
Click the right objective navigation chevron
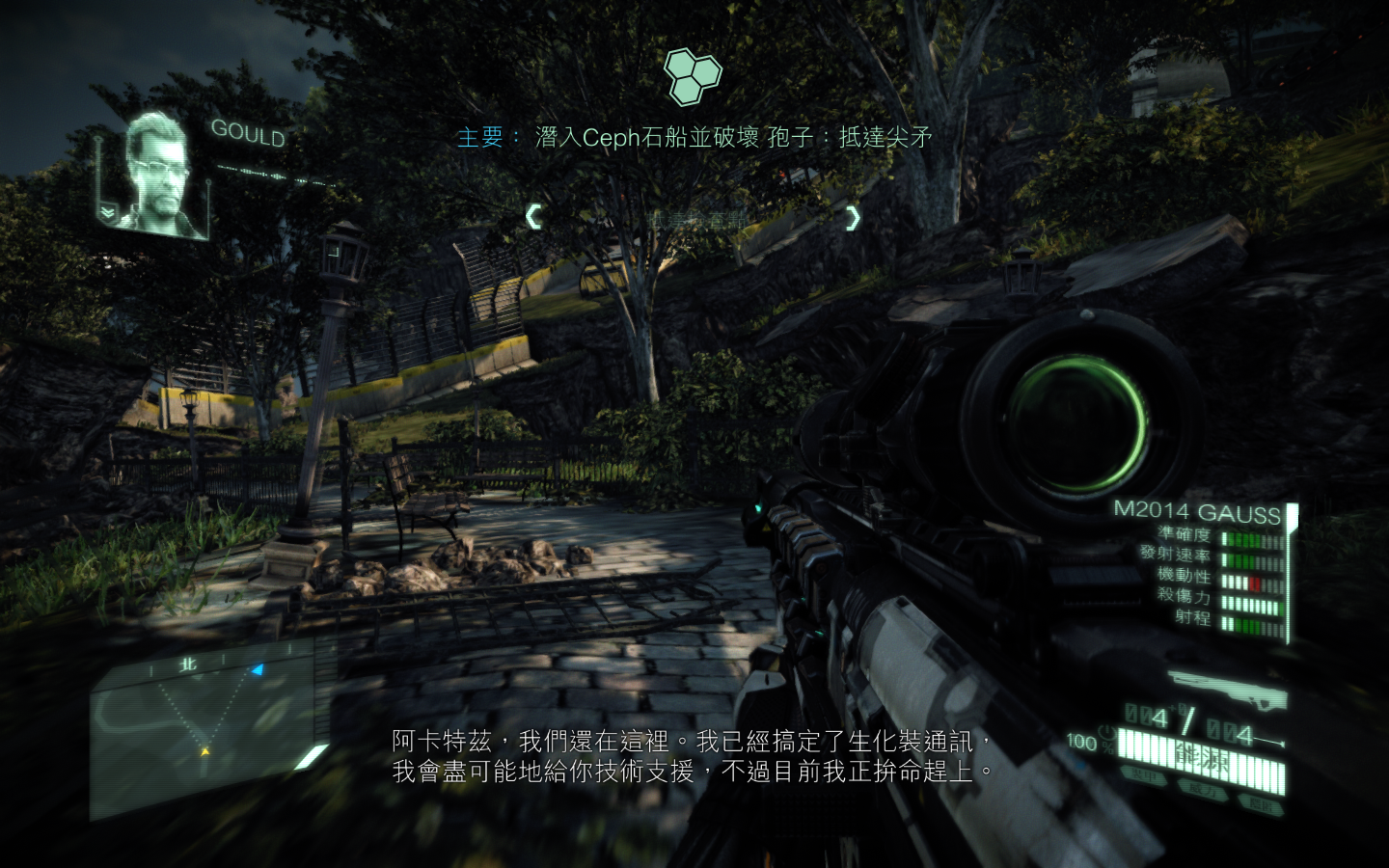point(853,218)
